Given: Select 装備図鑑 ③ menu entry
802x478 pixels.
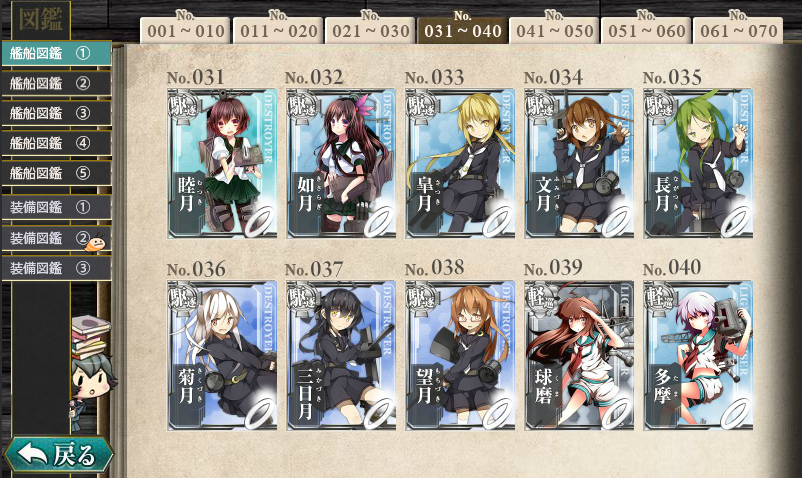Looking at the screenshot, I should (55, 268).
